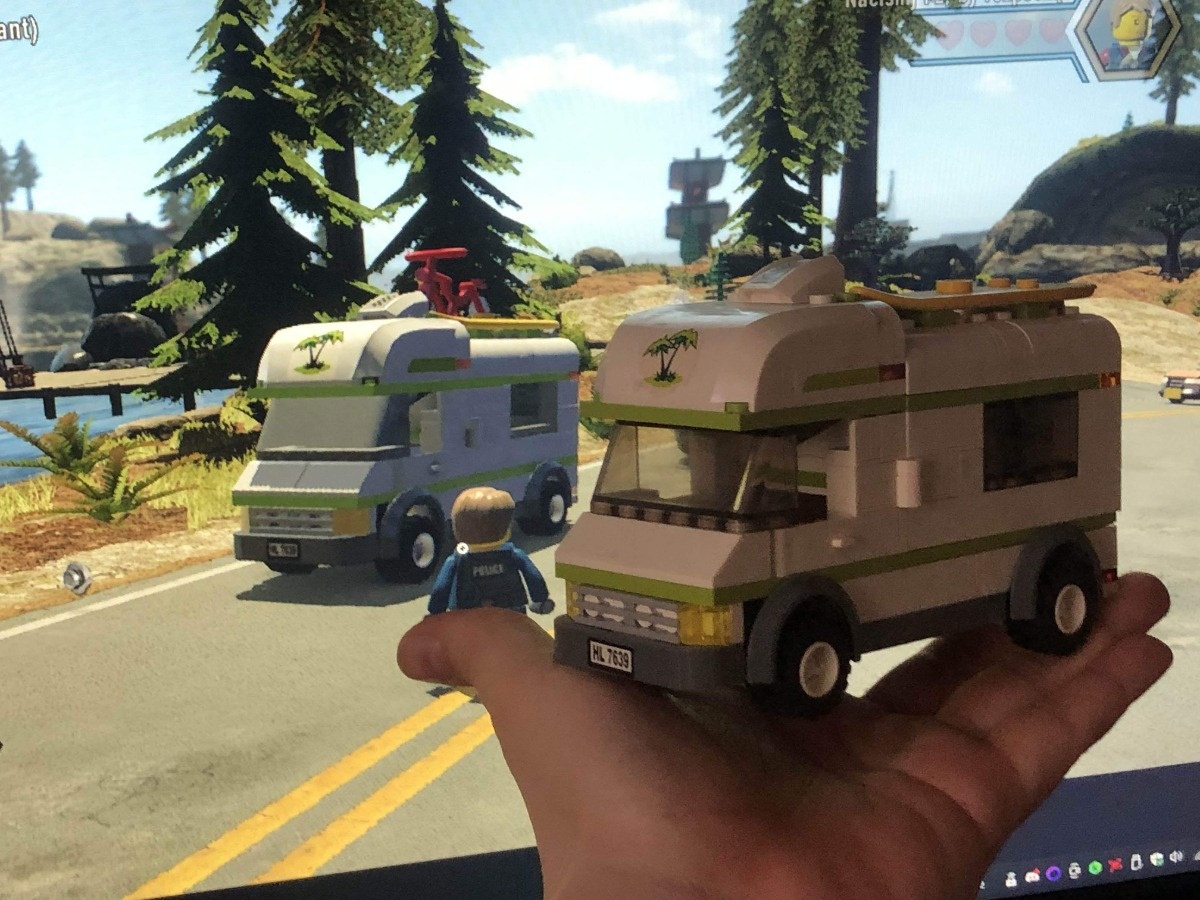The width and height of the screenshot is (1200, 900).
Task: Open the speaker volume icon in the taskbar
Action: tap(1176, 856)
